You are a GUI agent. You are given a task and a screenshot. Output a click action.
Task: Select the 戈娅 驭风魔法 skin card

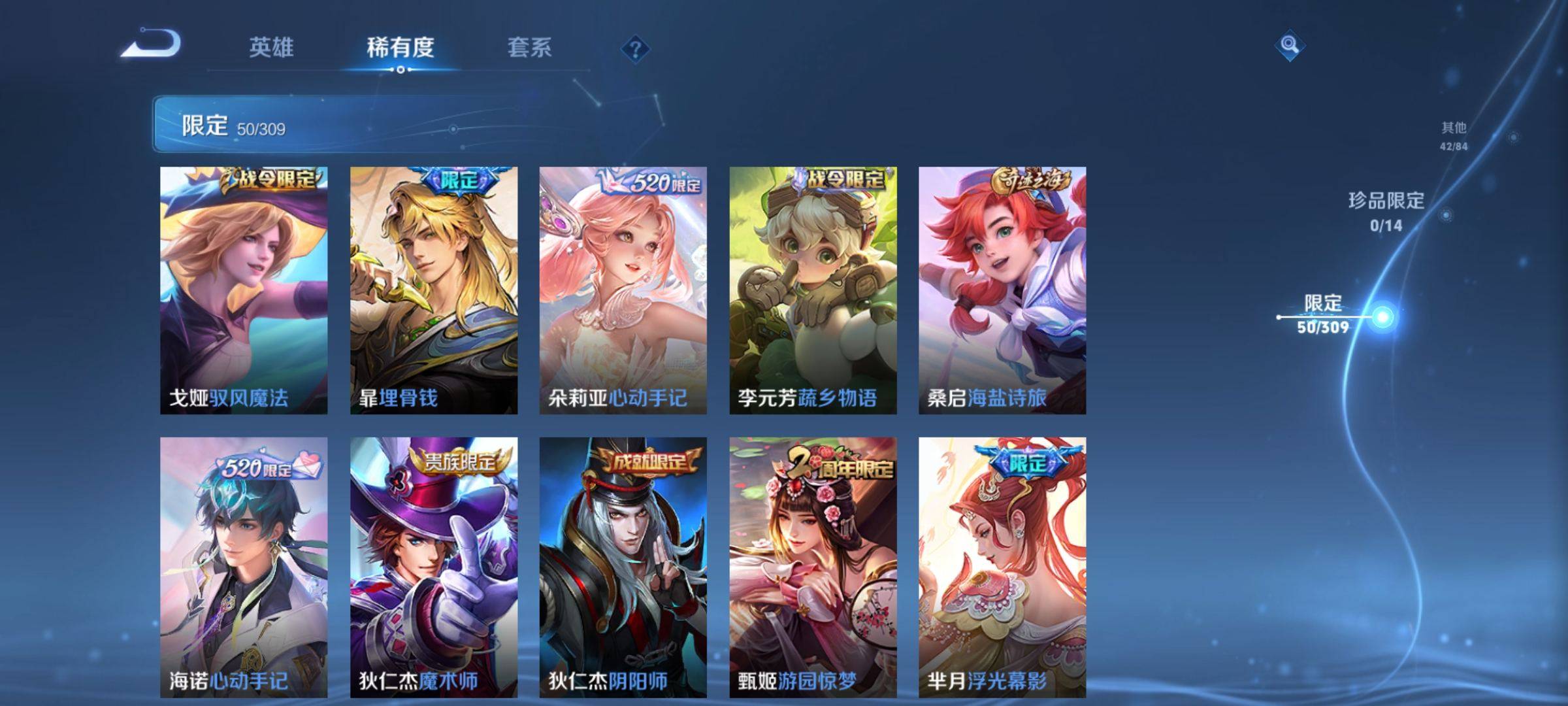click(x=244, y=290)
